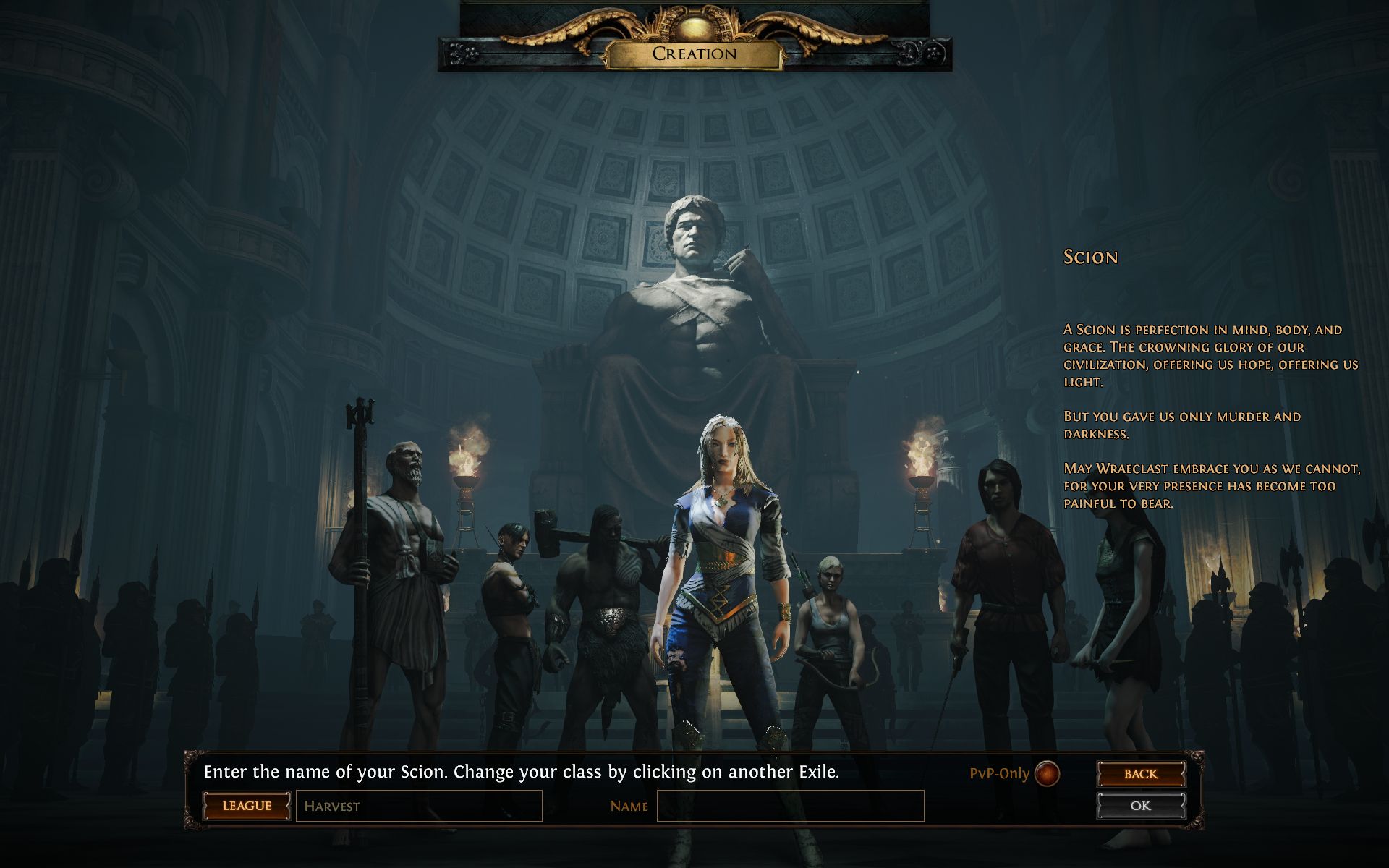Select the Scion in blue outfit
The height and width of the screenshot is (868, 1389).
[723, 564]
